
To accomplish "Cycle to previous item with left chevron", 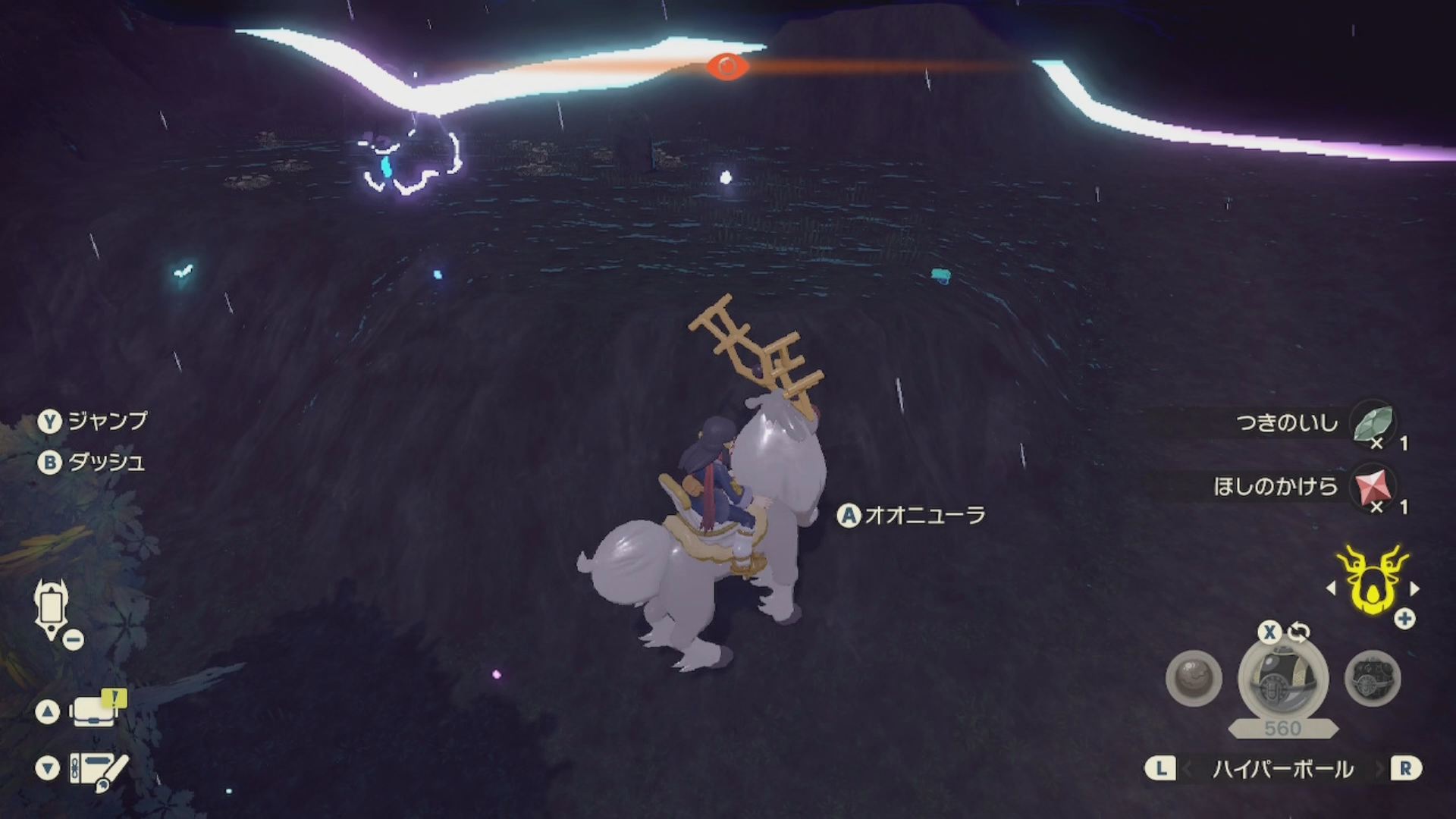I will [1188, 769].
